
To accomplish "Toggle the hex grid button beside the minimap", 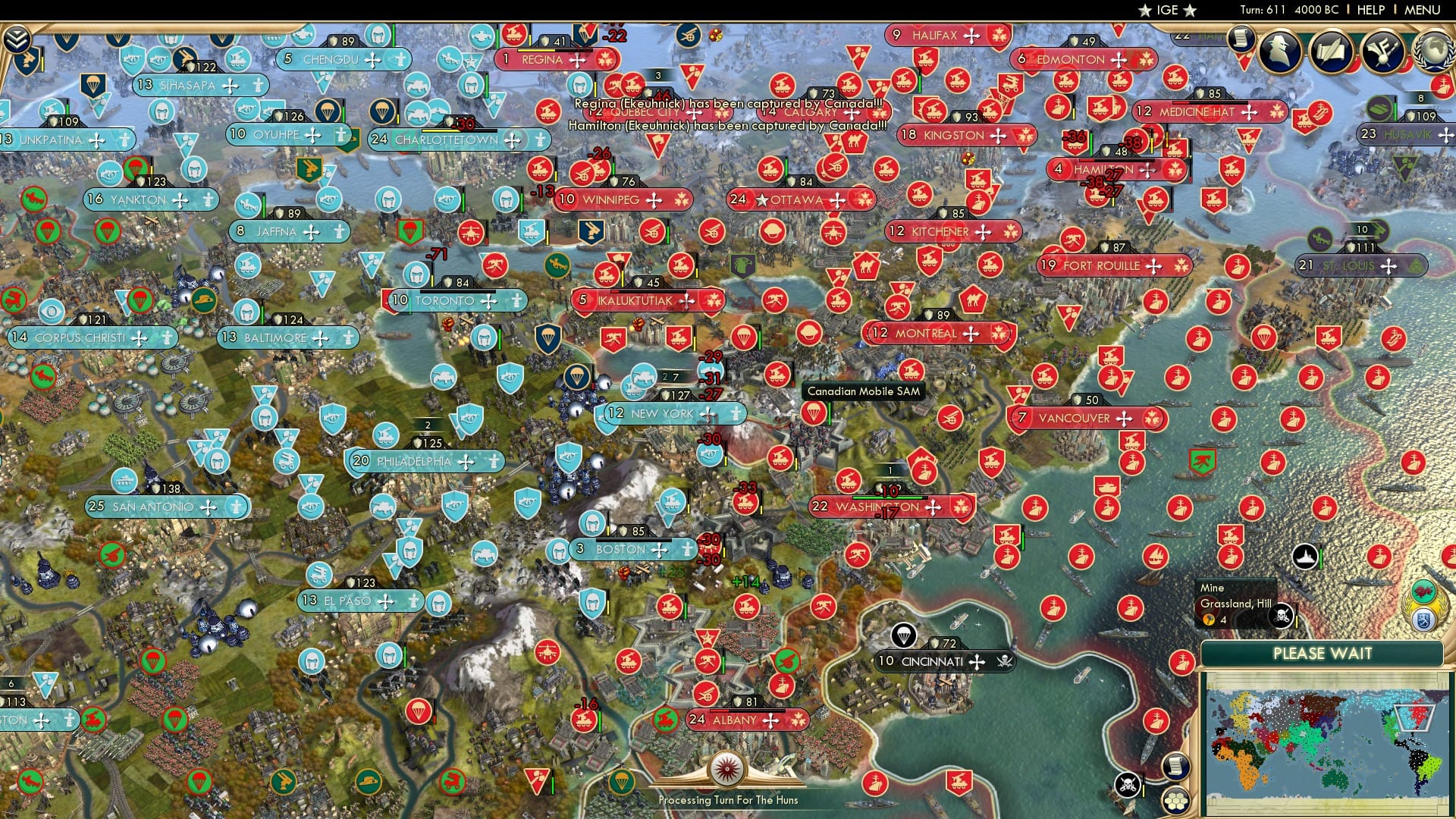I will pyautogui.click(x=1176, y=800).
